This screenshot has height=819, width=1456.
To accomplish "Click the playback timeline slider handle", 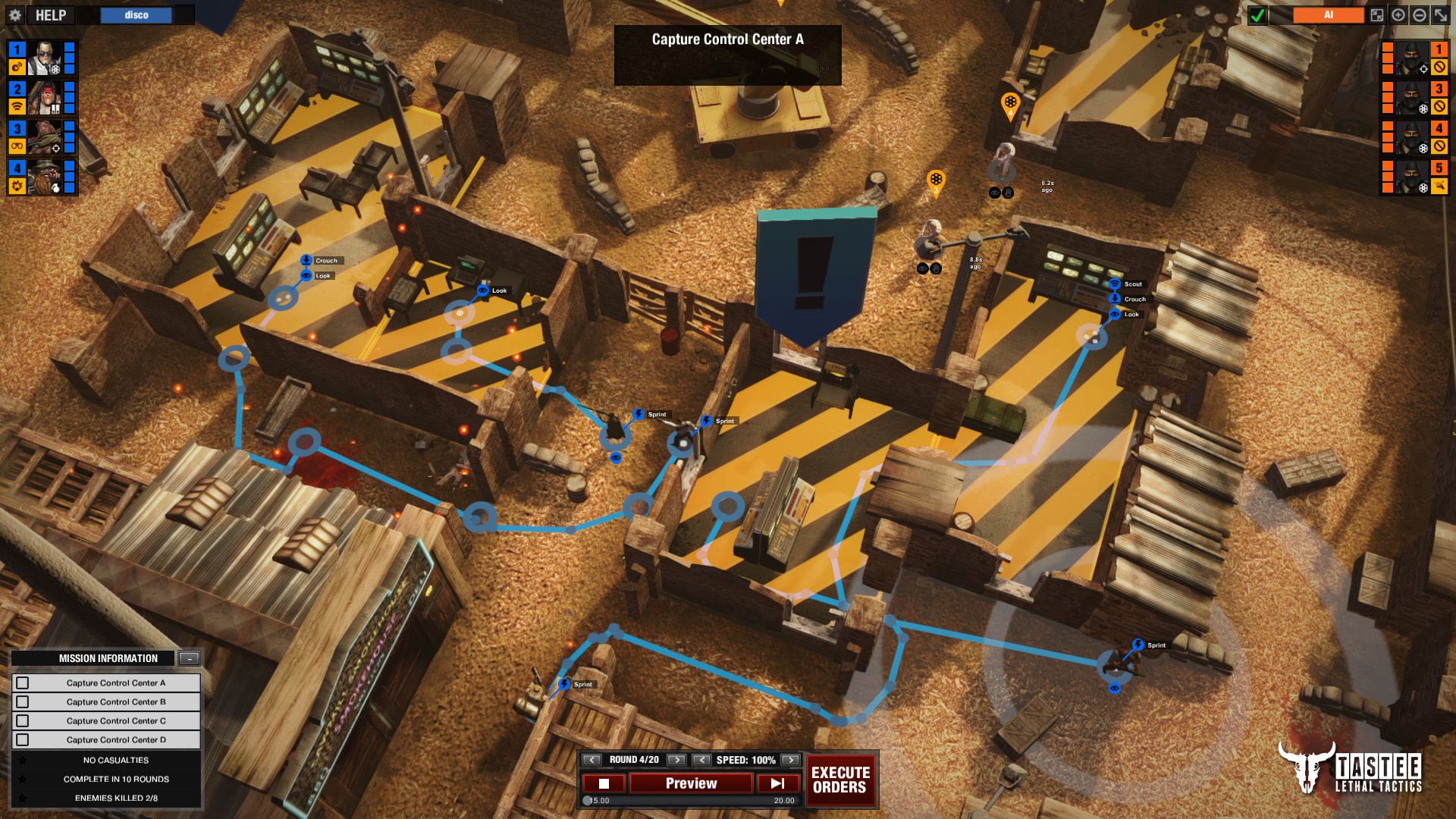I will [x=588, y=802].
